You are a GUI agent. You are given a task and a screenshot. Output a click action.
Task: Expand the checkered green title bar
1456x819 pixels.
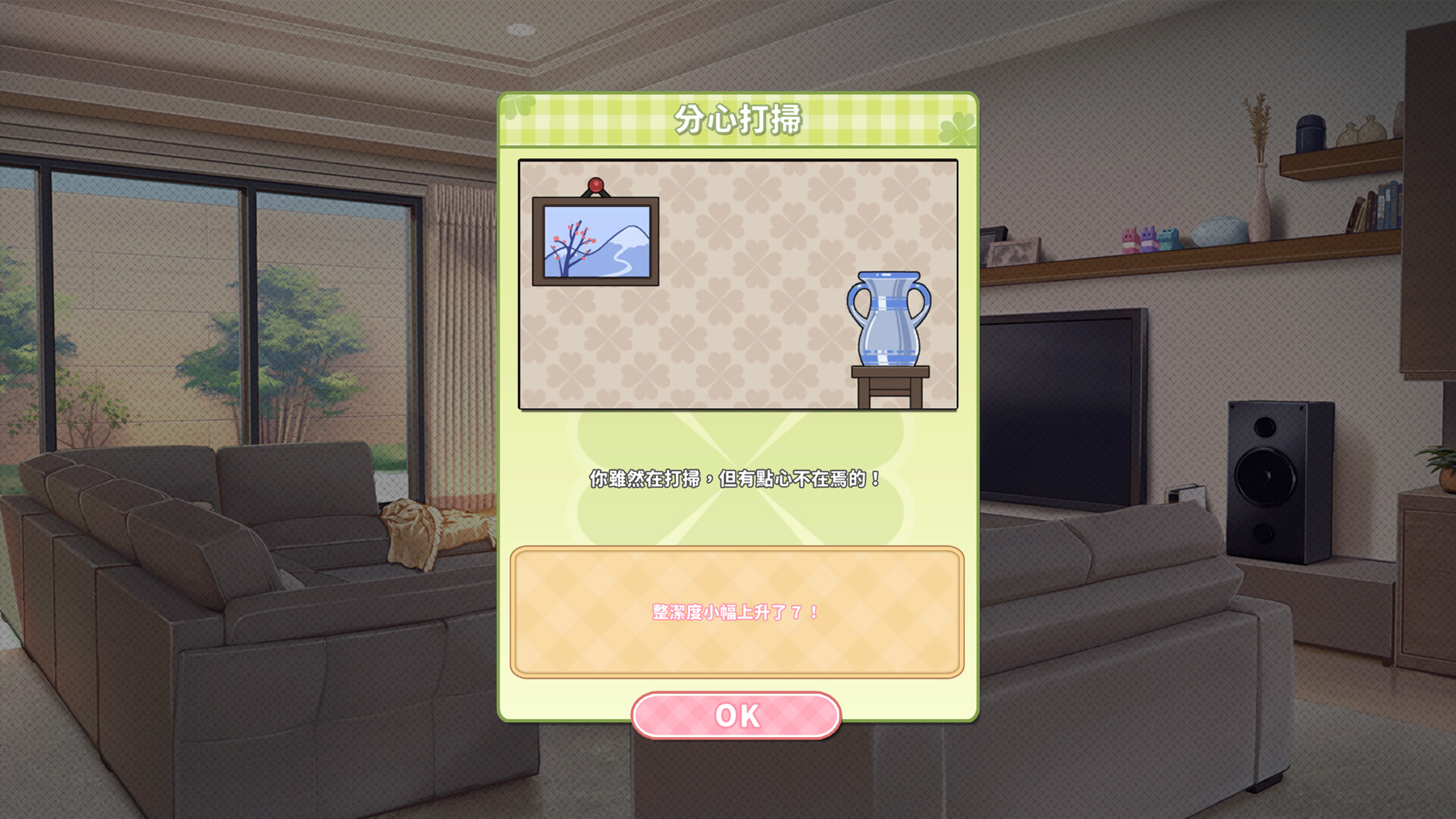739,119
